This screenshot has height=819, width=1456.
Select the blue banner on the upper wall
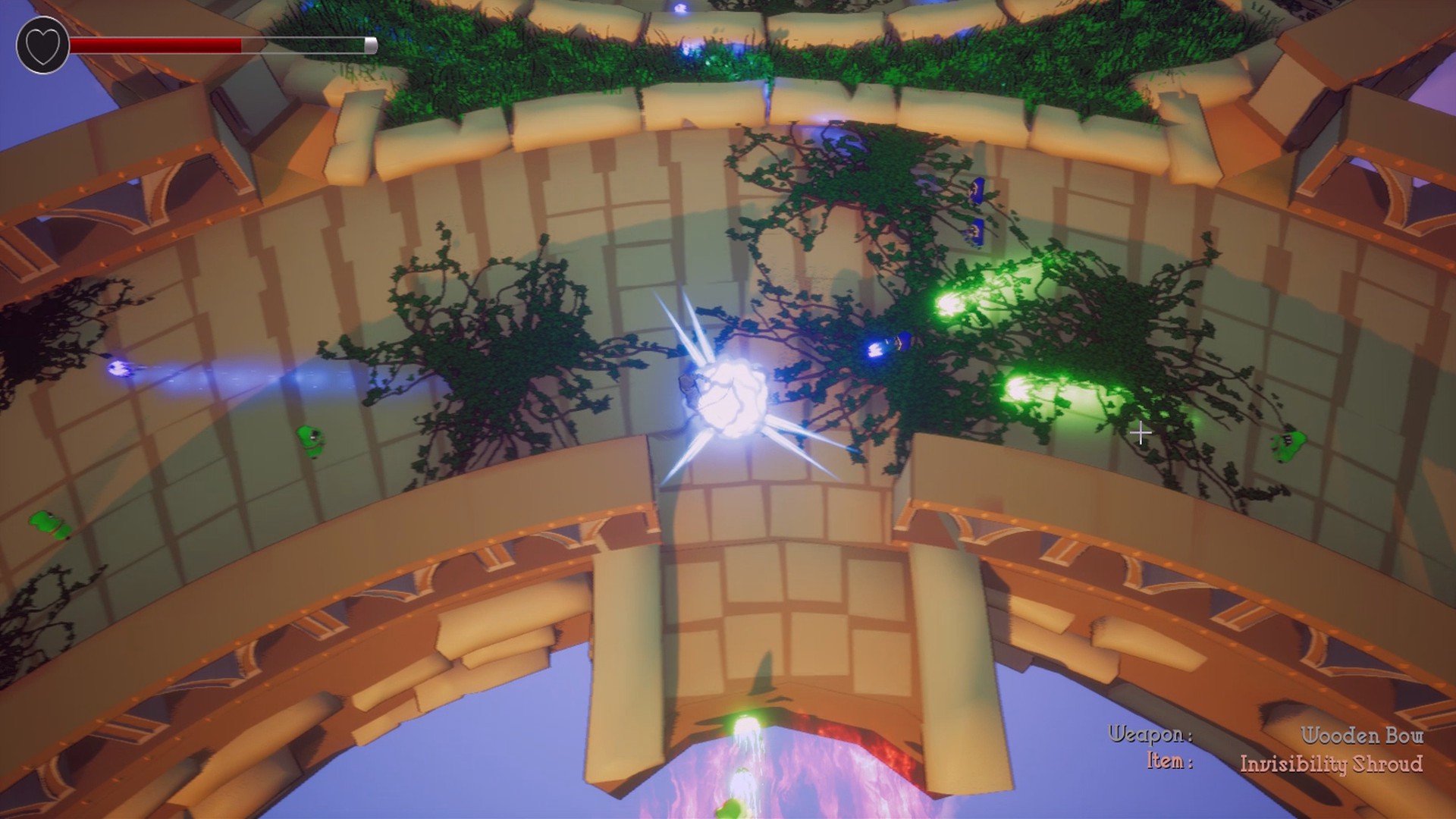[x=977, y=190]
